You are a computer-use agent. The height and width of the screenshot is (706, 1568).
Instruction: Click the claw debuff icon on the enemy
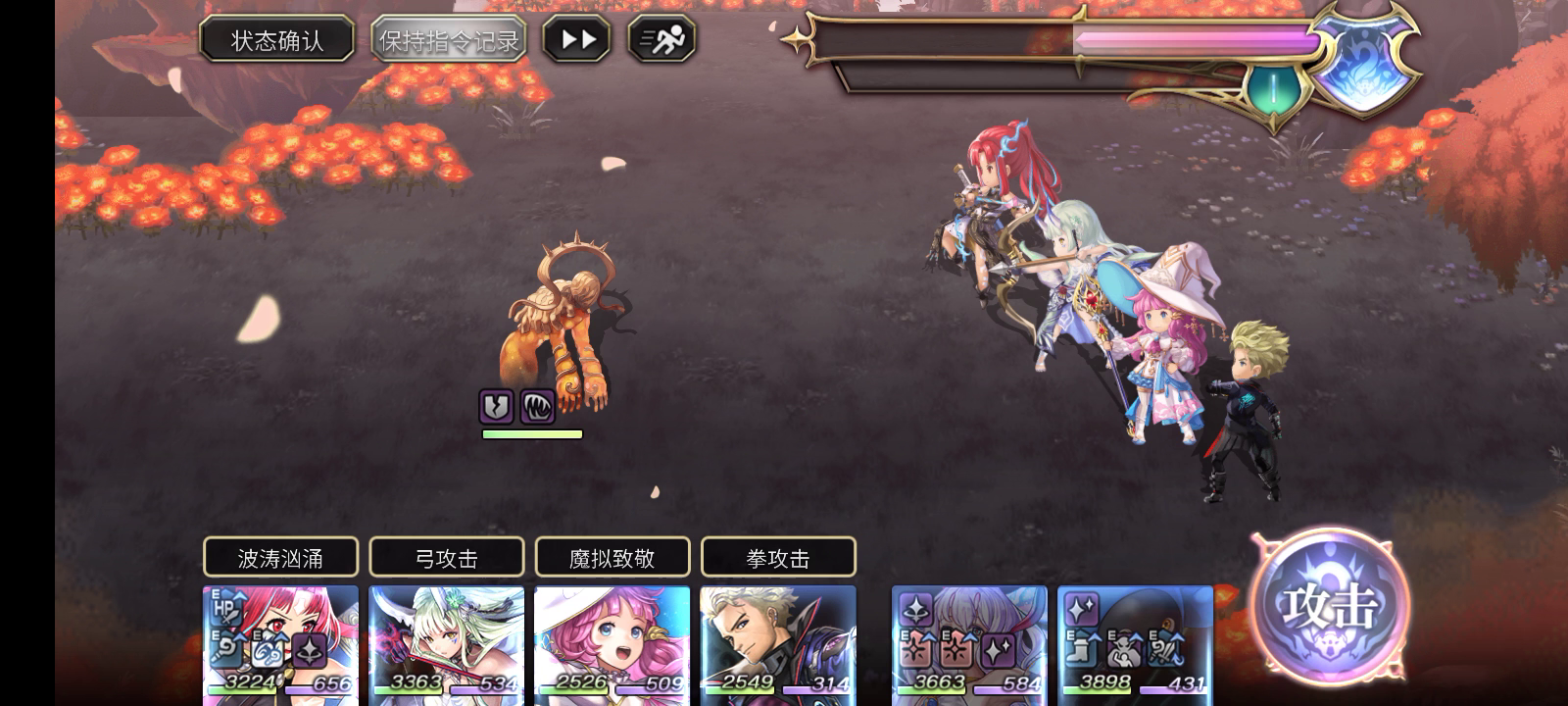click(x=538, y=406)
